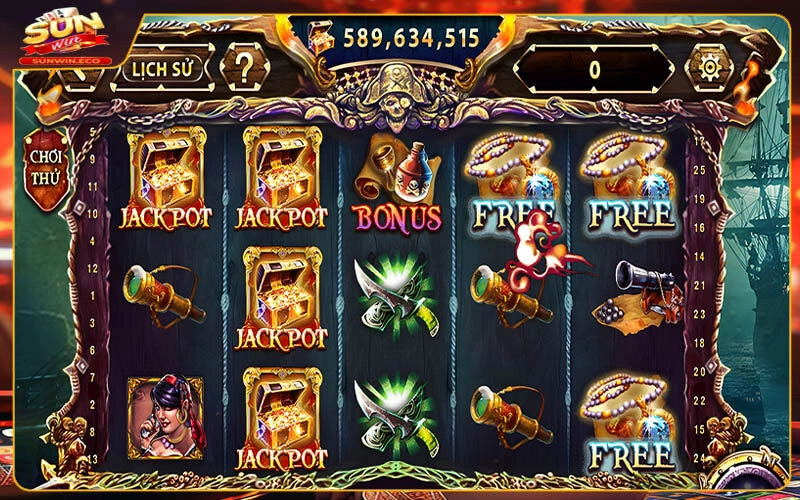
Task: Select the Chơi Thử trial play banner
Action: pyautogui.click(x=46, y=163)
